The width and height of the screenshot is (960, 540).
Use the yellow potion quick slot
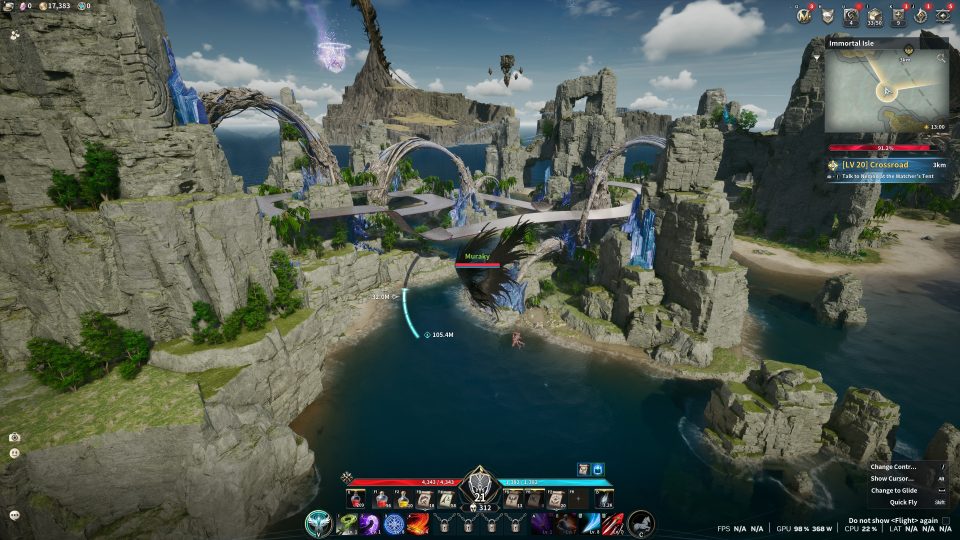[x=405, y=499]
